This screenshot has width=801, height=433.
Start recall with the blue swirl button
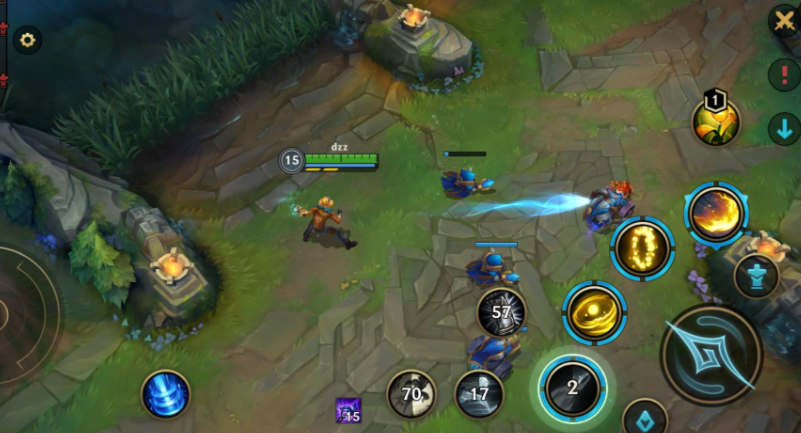pyautogui.click(x=166, y=393)
